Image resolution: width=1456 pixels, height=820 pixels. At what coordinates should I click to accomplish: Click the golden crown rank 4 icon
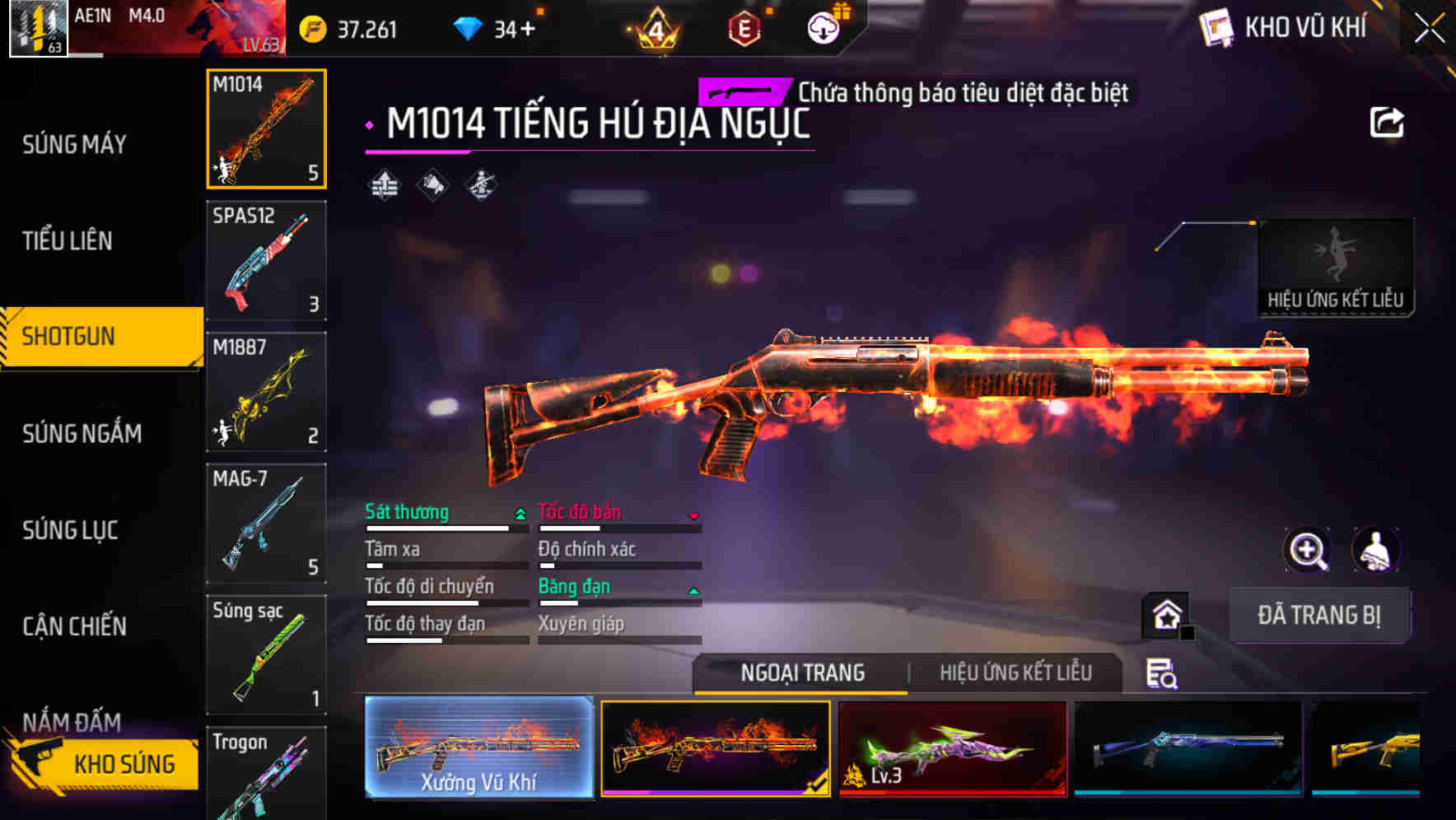[x=655, y=29]
